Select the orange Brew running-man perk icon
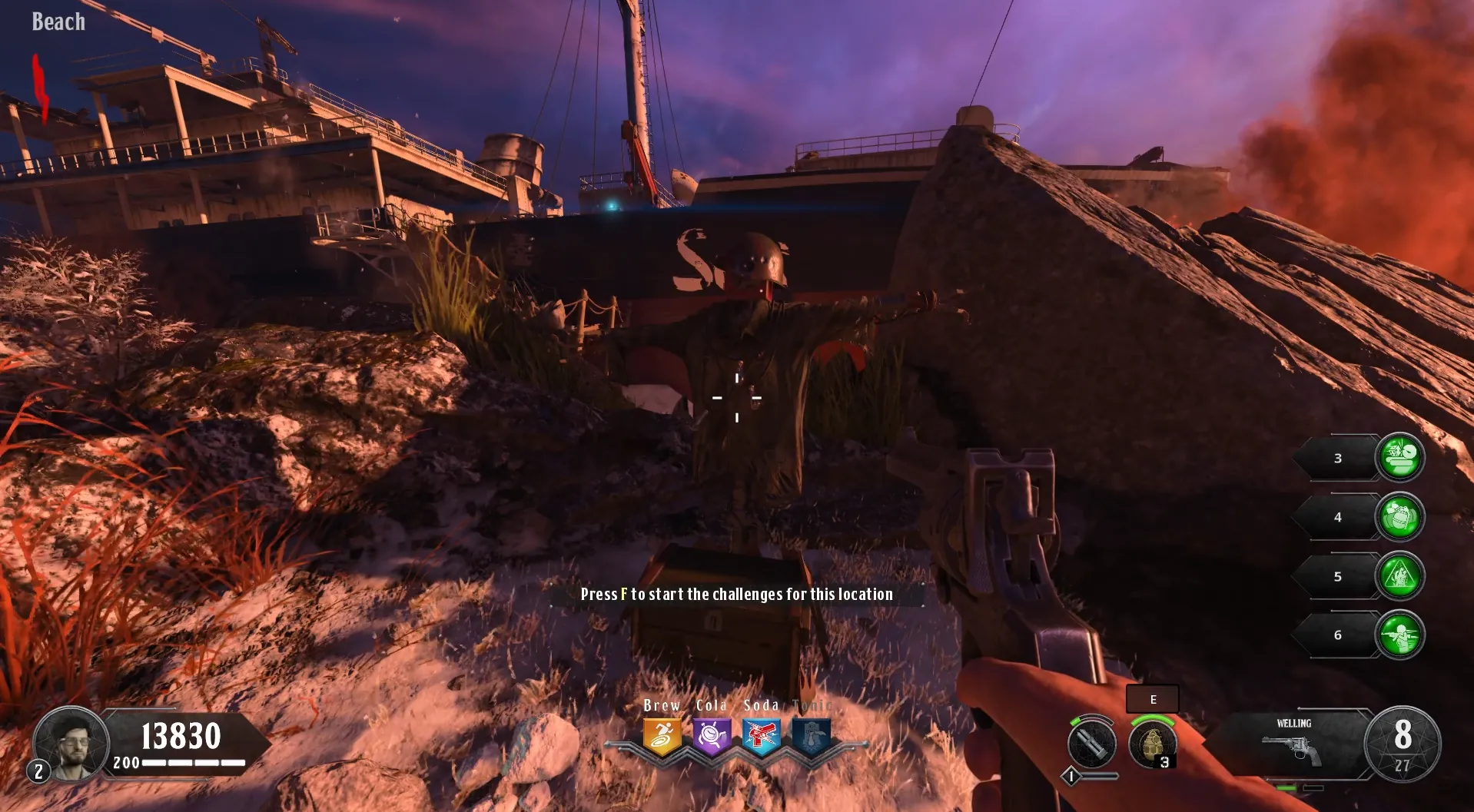The image size is (1474, 812). tap(662, 737)
